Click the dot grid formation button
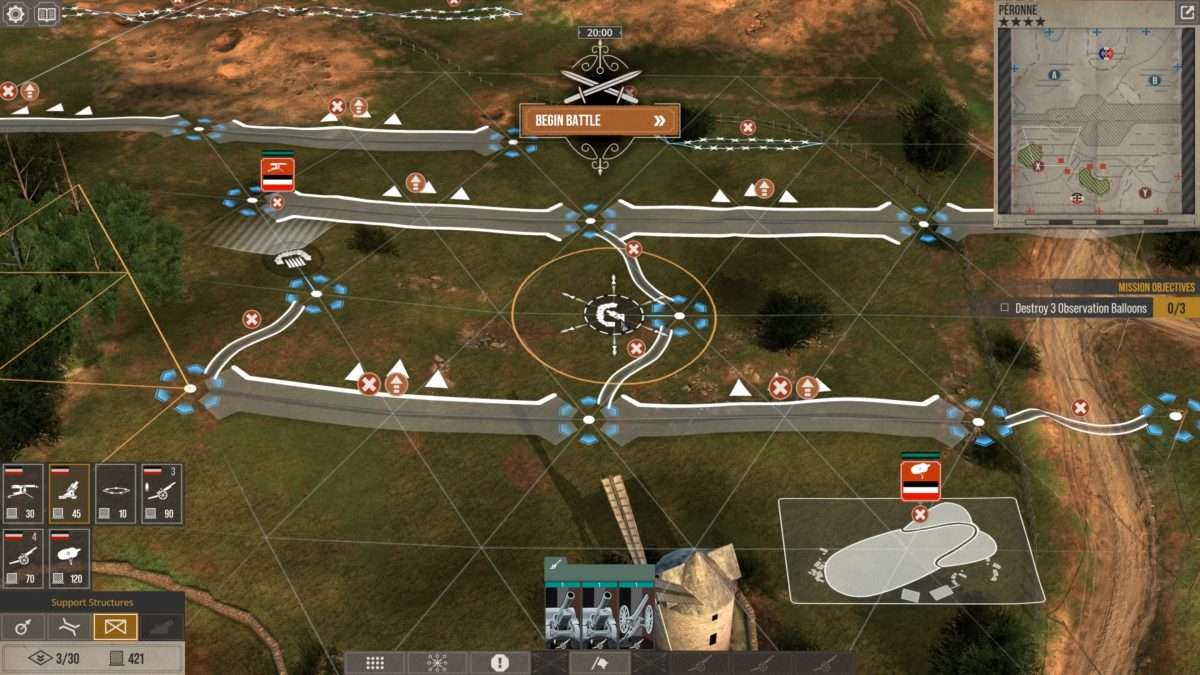The image size is (1200, 675). [375, 663]
